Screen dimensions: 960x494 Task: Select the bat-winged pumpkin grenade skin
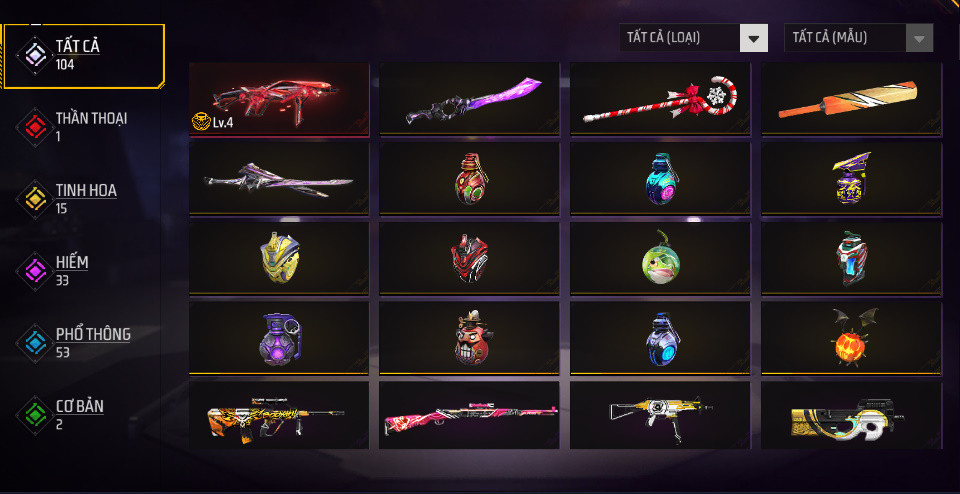pyautogui.click(x=852, y=338)
